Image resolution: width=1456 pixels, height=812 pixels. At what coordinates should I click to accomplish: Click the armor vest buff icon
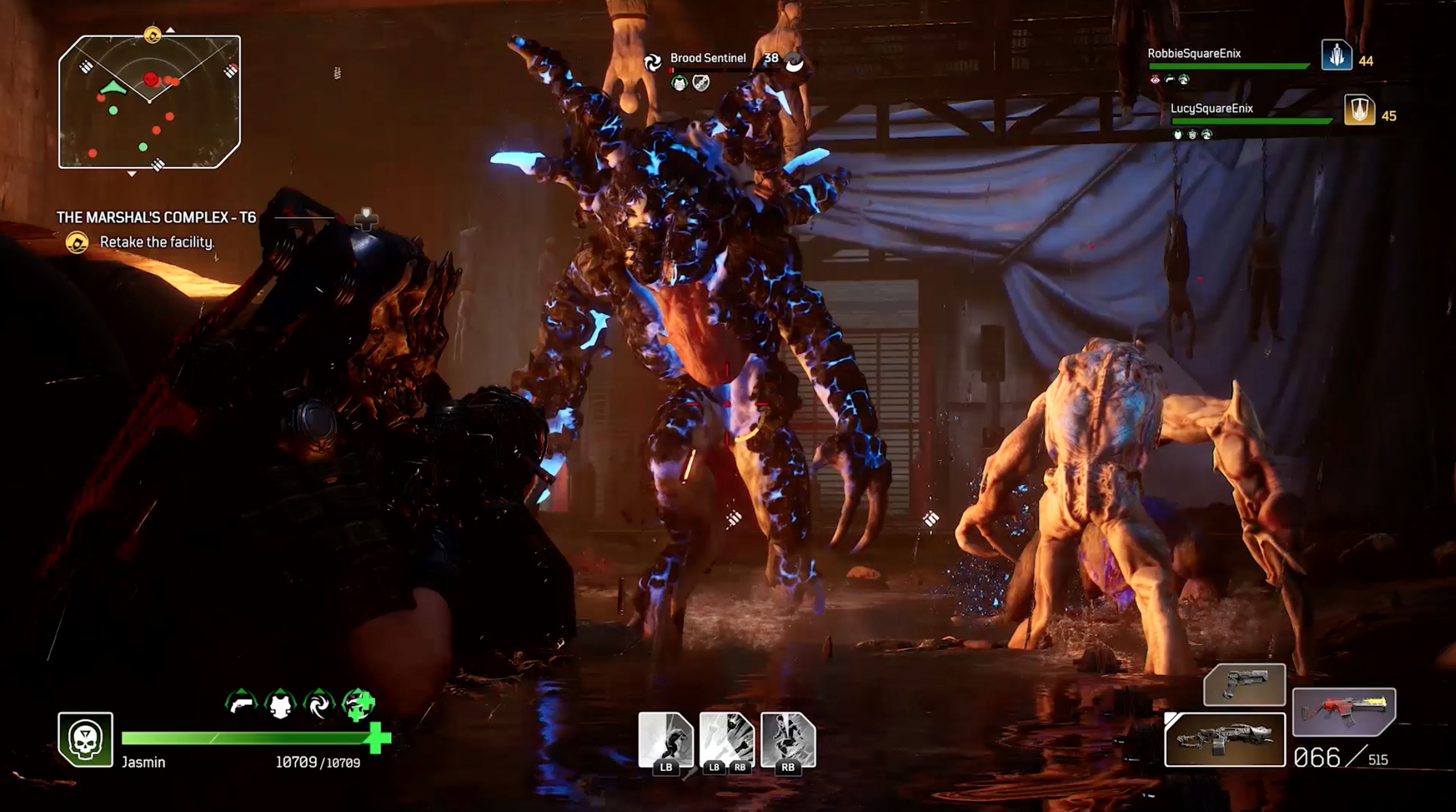click(280, 704)
